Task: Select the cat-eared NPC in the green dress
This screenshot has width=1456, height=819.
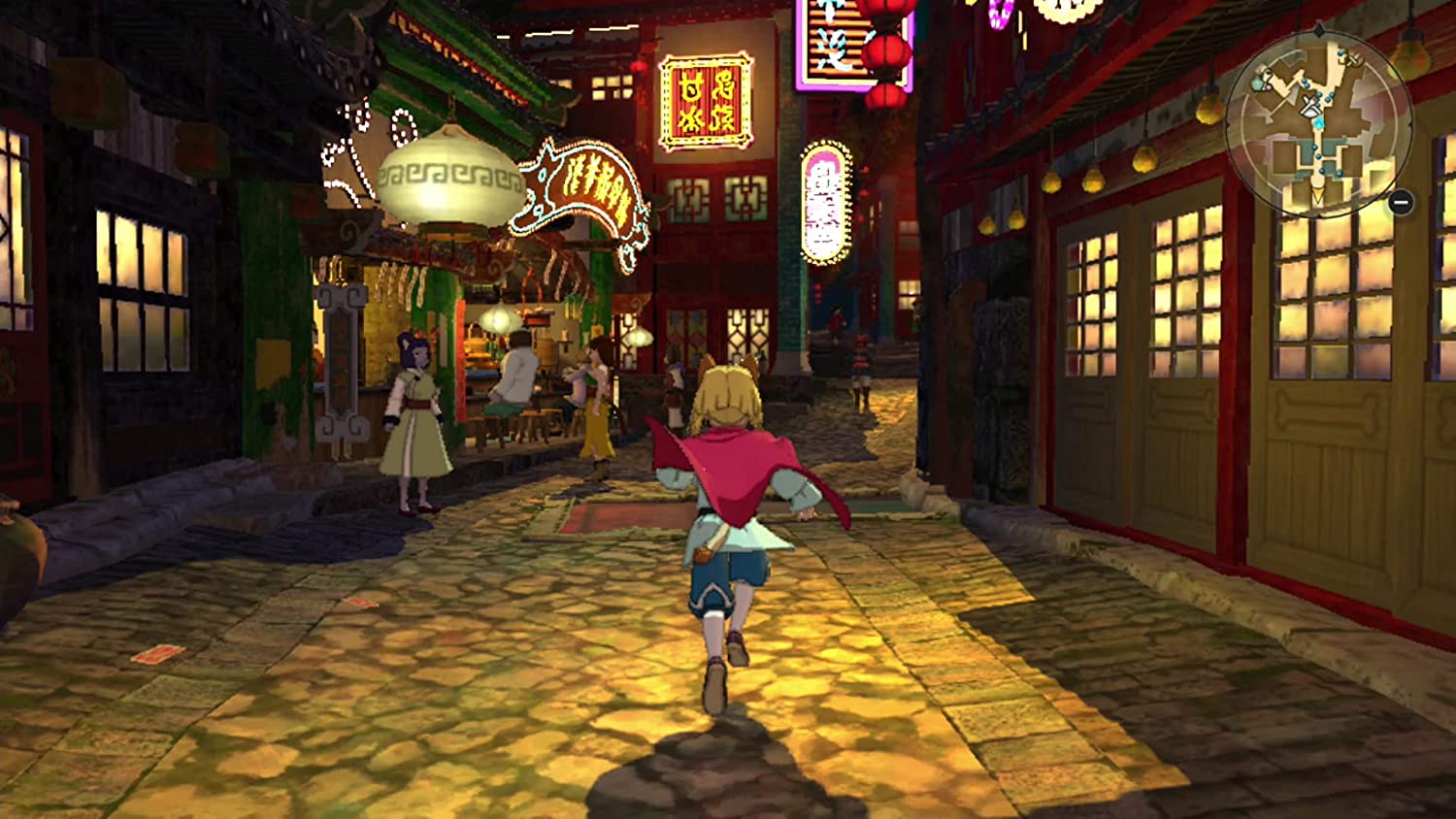Action: tap(411, 417)
